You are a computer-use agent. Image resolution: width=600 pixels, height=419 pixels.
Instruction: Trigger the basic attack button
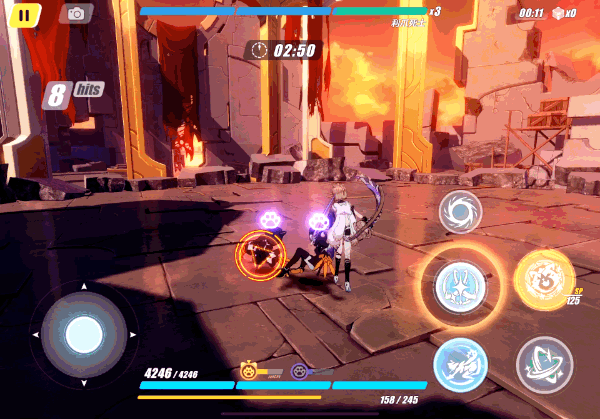click(461, 285)
